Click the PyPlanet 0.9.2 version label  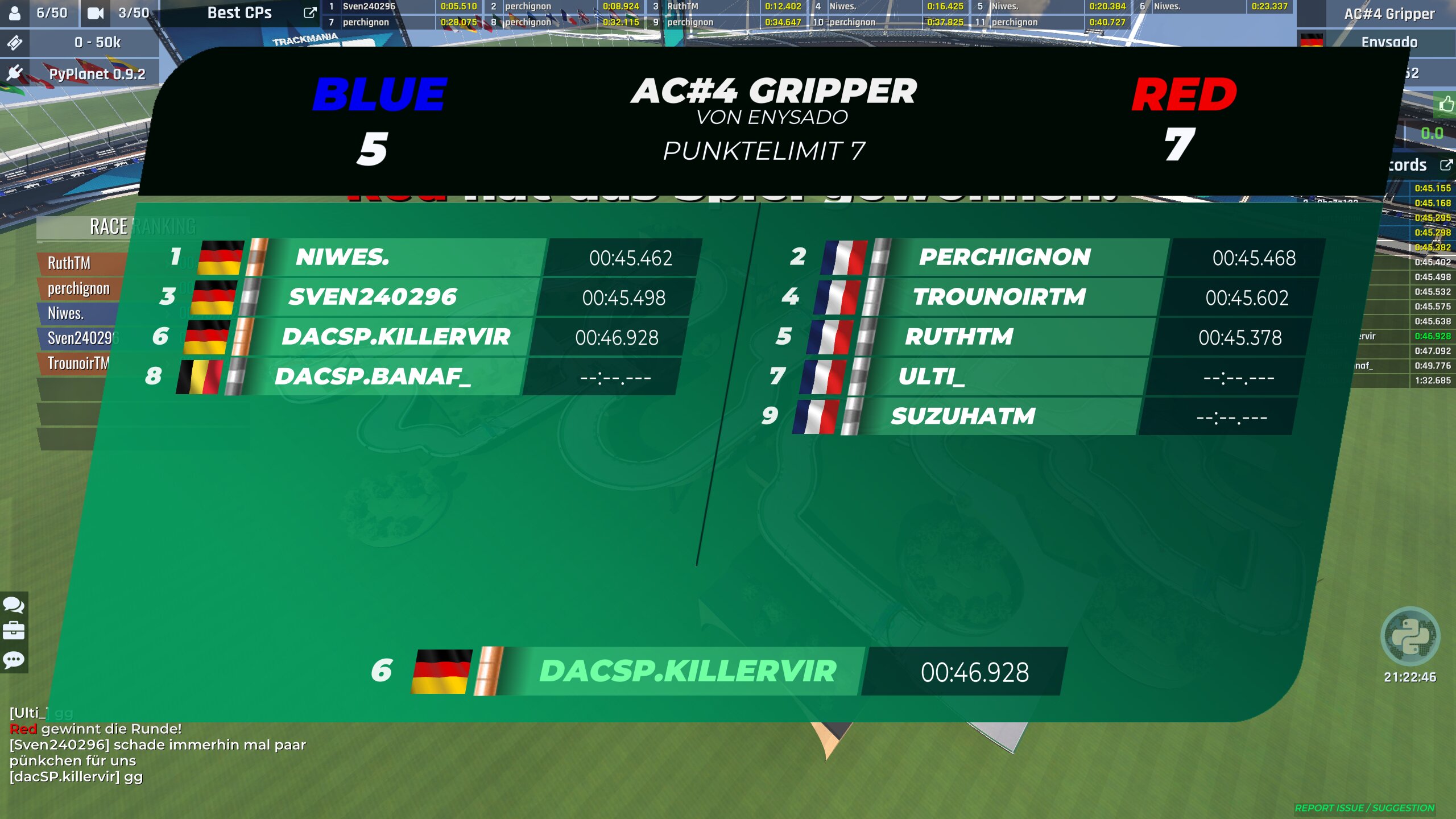pyautogui.click(x=97, y=74)
